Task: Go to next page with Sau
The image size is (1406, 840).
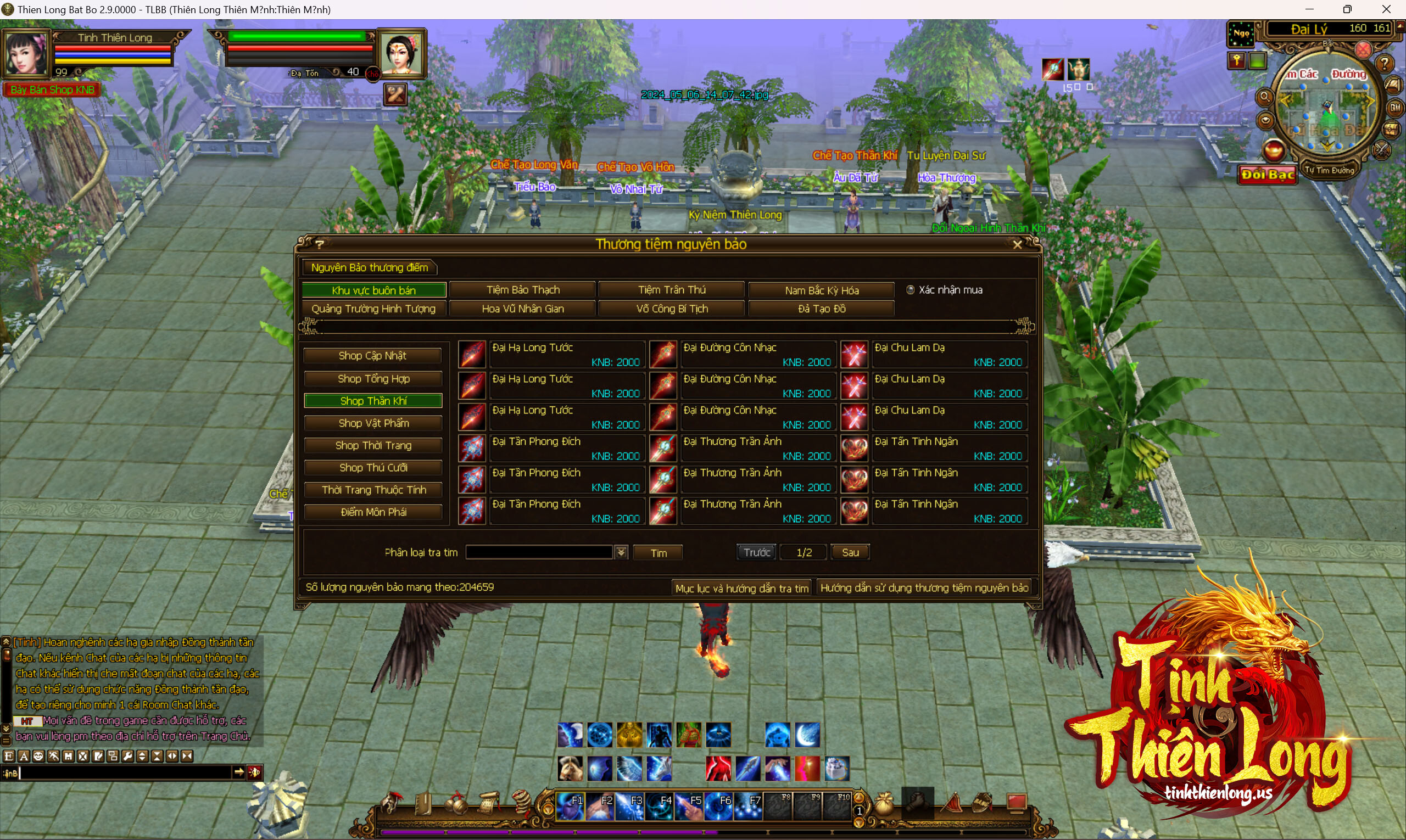Action: click(850, 552)
